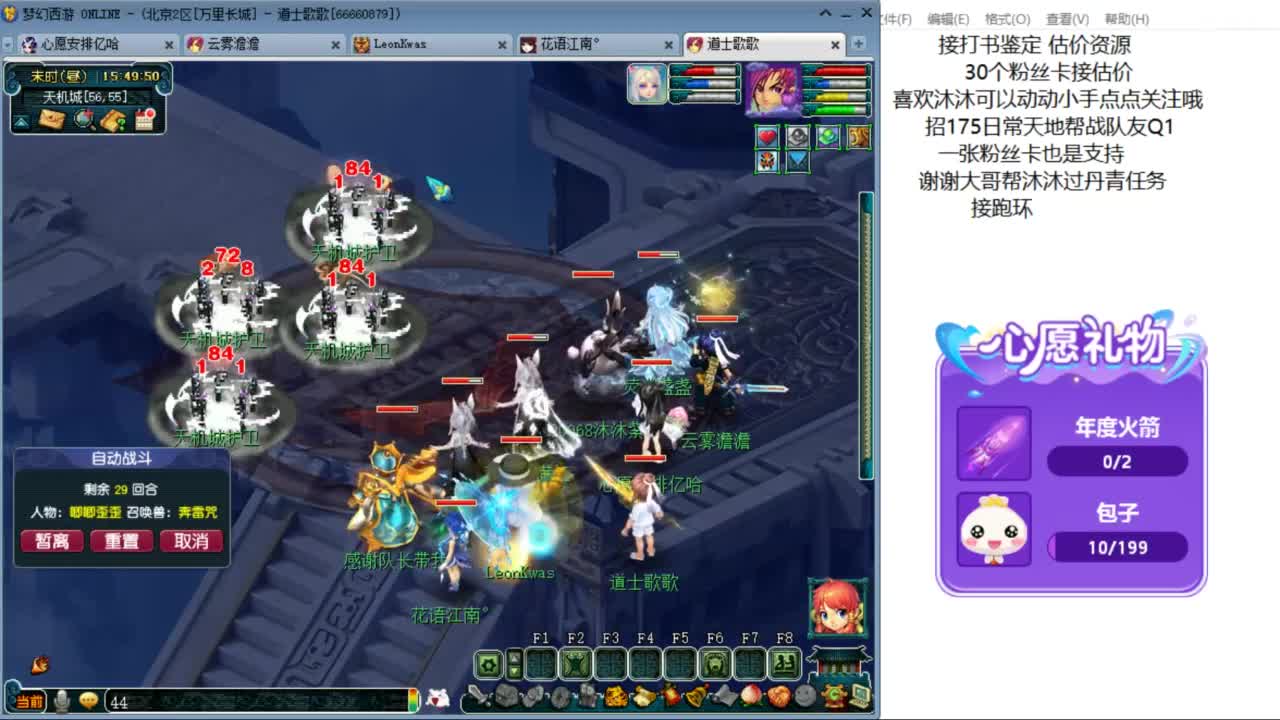Click the down arrow of the skill bar stepper
This screenshot has height=720, width=1280.
[513, 670]
